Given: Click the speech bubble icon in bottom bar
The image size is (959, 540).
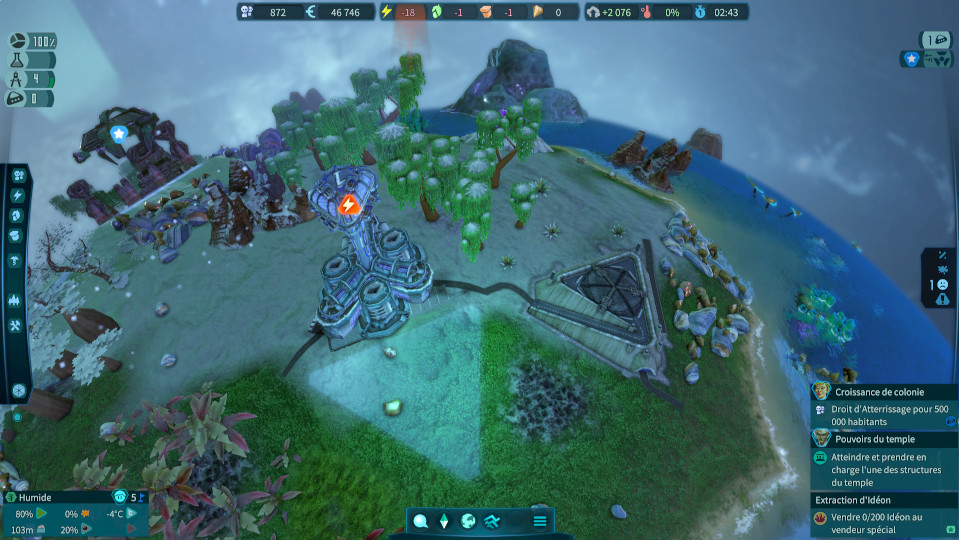Looking at the screenshot, I should 421,521.
